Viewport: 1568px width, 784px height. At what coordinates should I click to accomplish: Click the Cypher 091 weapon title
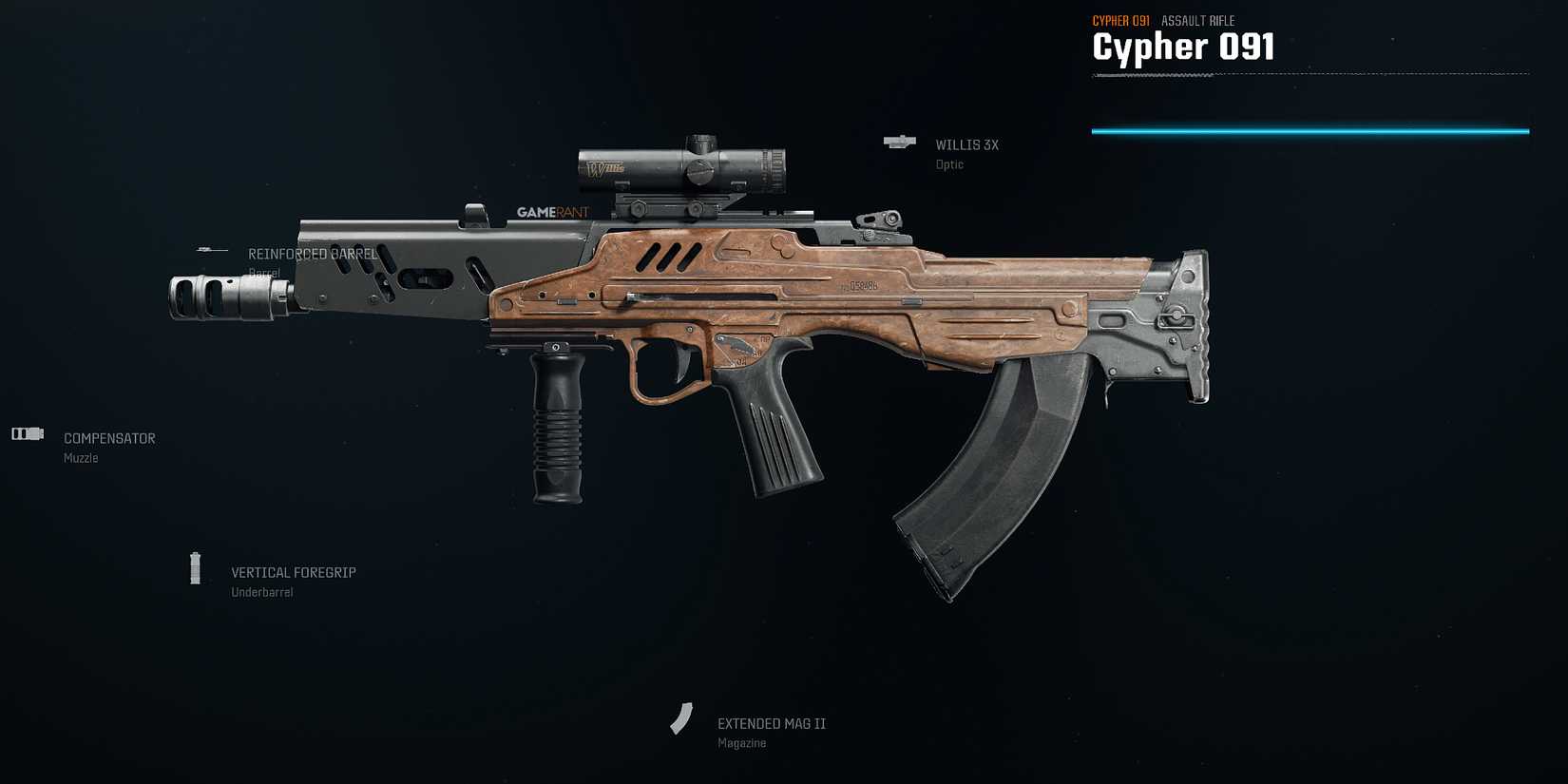click(1183, 46)
